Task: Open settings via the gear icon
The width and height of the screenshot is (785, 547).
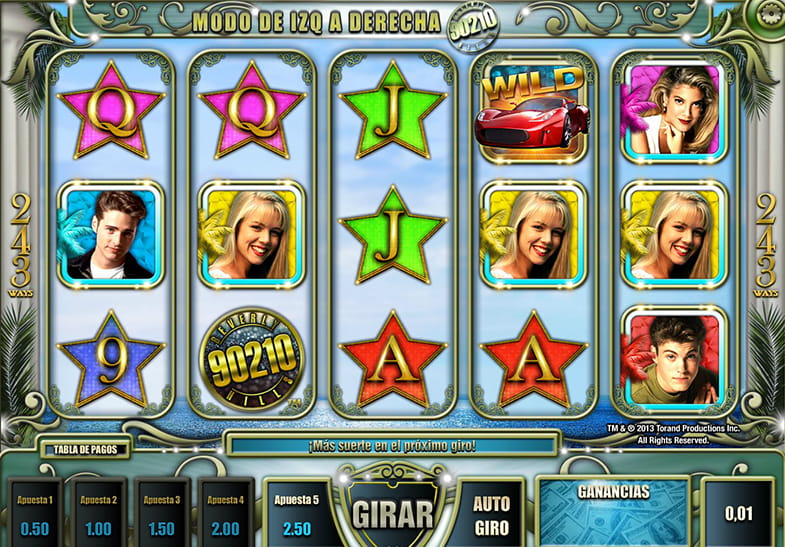Action: [771, 14]
